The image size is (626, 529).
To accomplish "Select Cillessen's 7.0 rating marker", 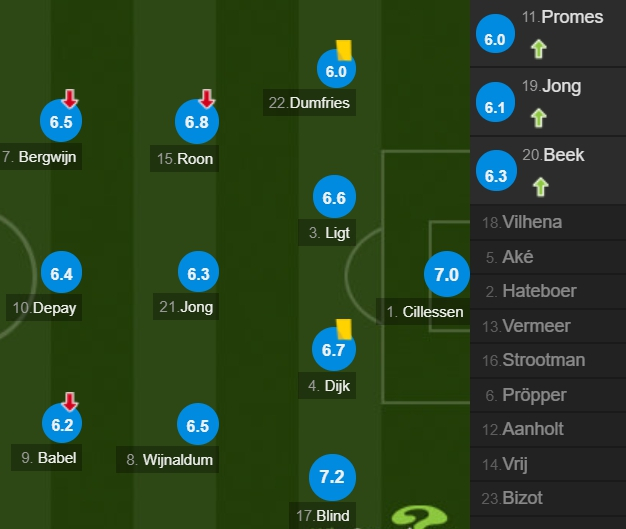I will 446,274.
